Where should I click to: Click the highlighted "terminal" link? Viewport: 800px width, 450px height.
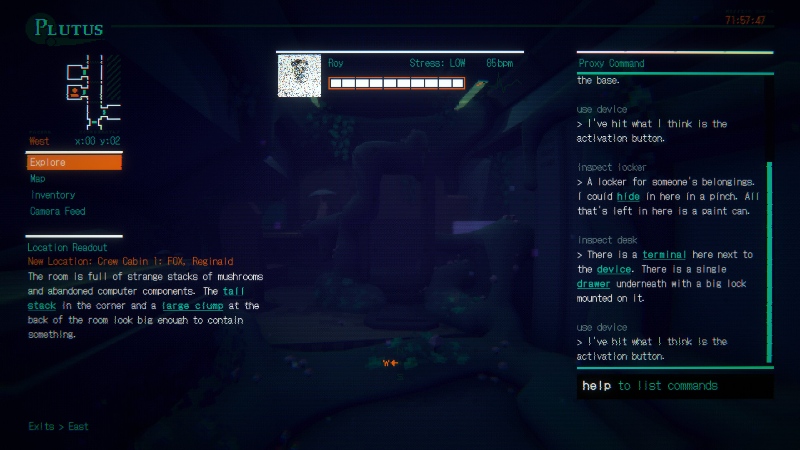coord(664,255)
